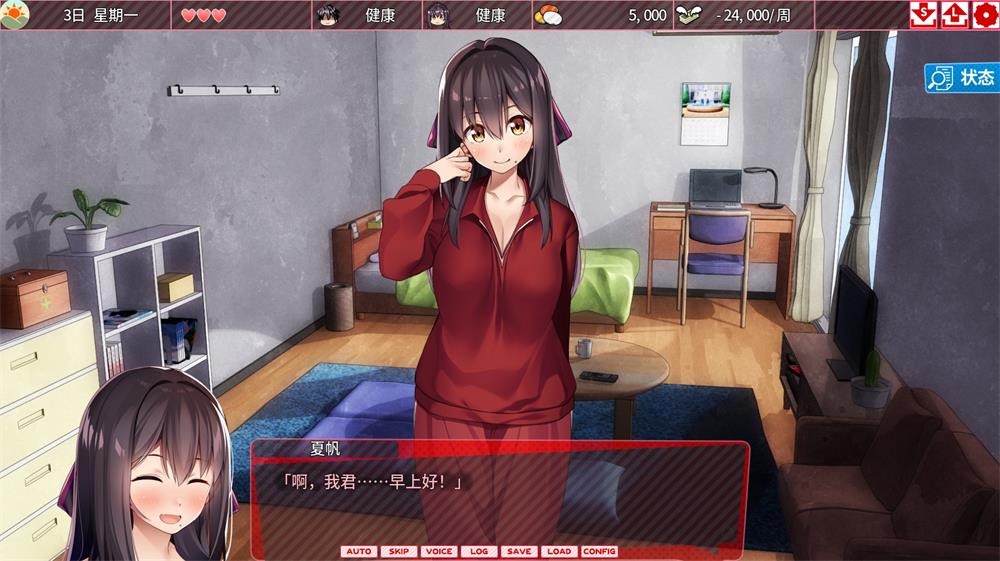Open the CONFIG settings
The image size is (1000, 561).
599,551
